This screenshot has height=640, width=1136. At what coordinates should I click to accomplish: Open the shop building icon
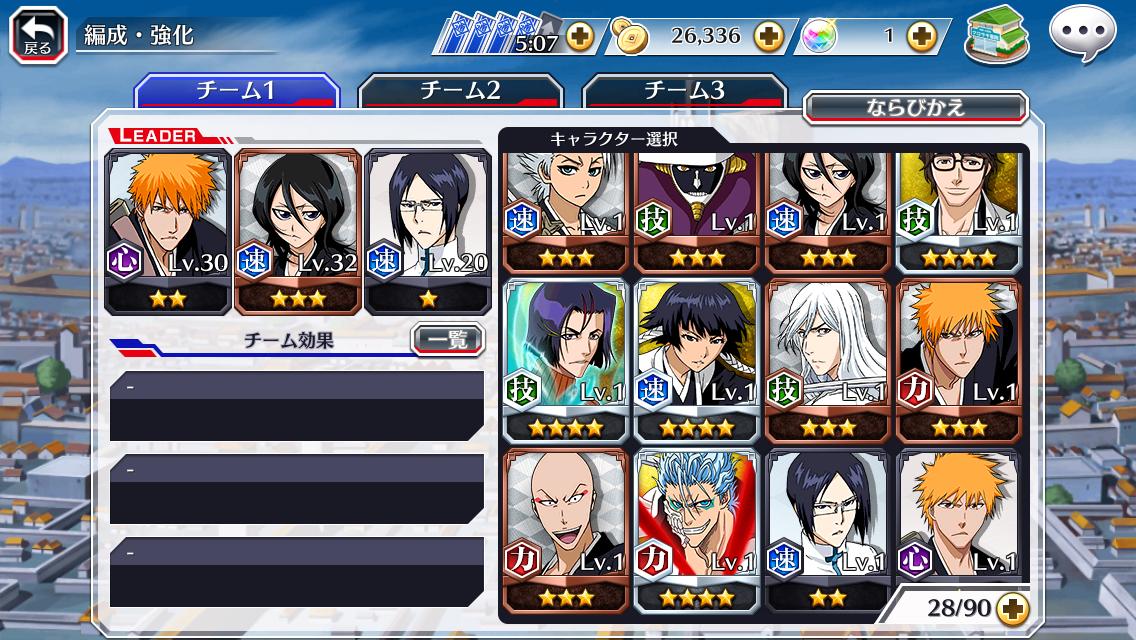click(x=997, y=35)
